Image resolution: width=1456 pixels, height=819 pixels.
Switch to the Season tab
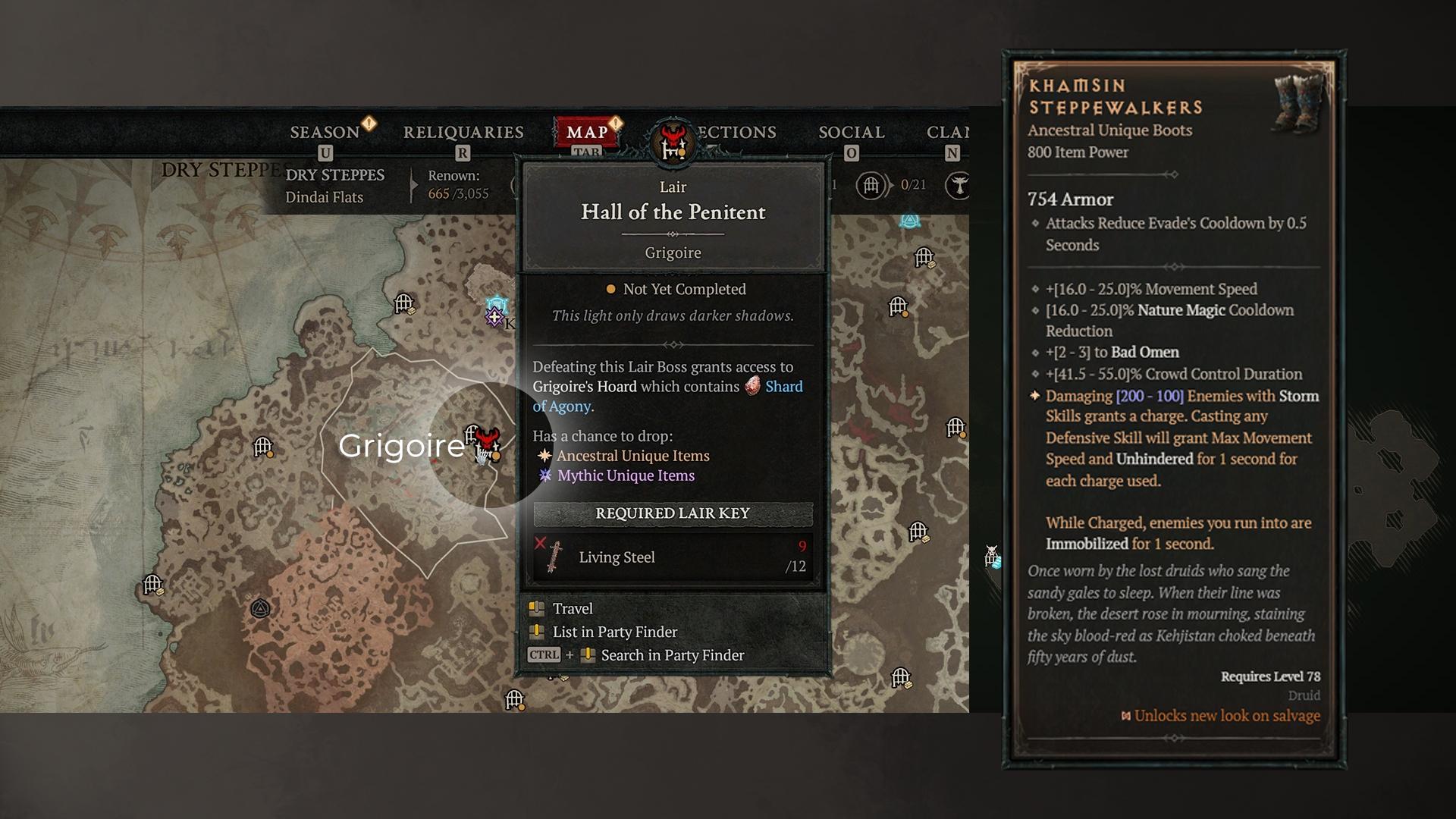tap(325, 132)
